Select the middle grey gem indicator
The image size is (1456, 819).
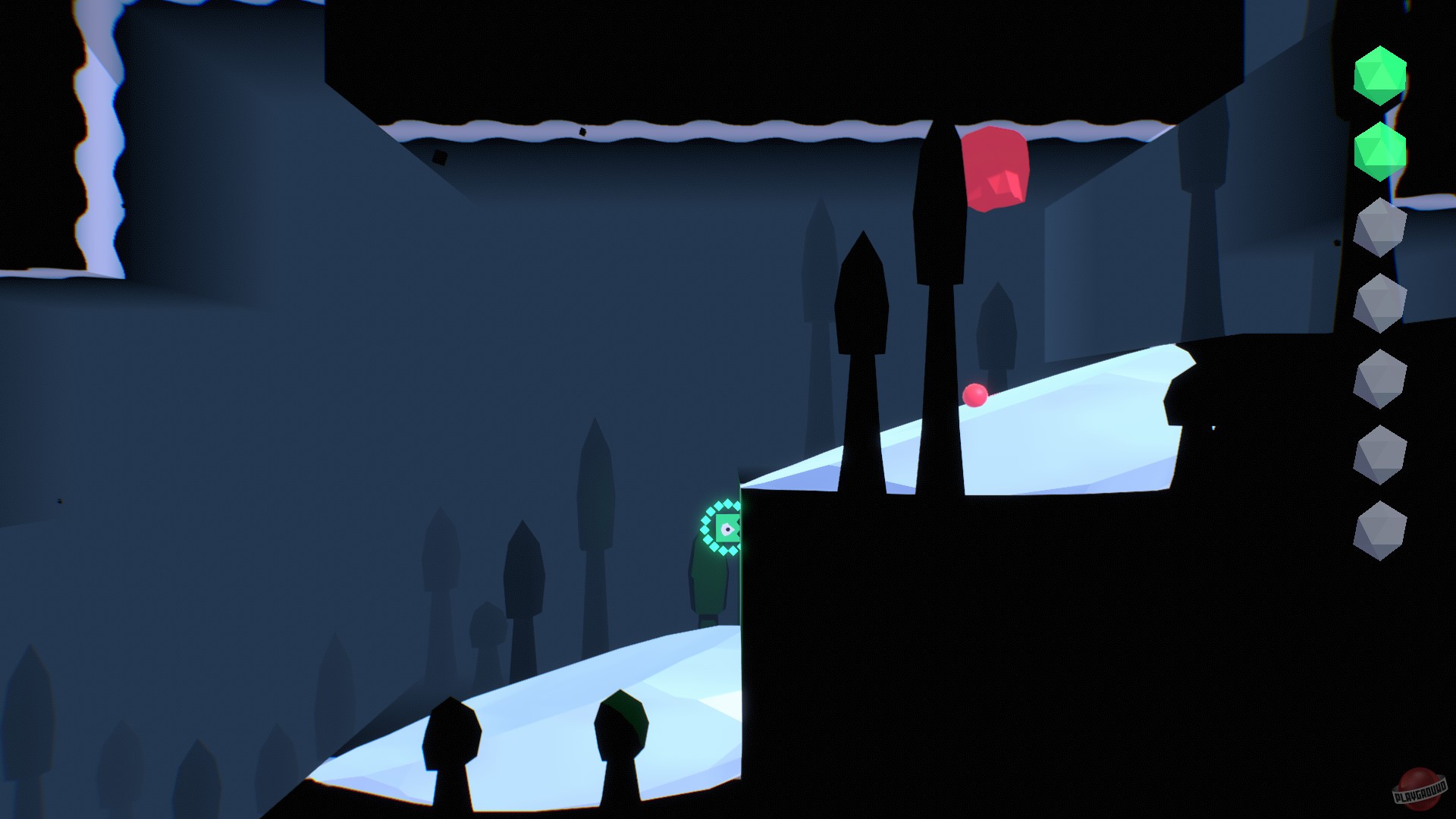coord(1380,375)
